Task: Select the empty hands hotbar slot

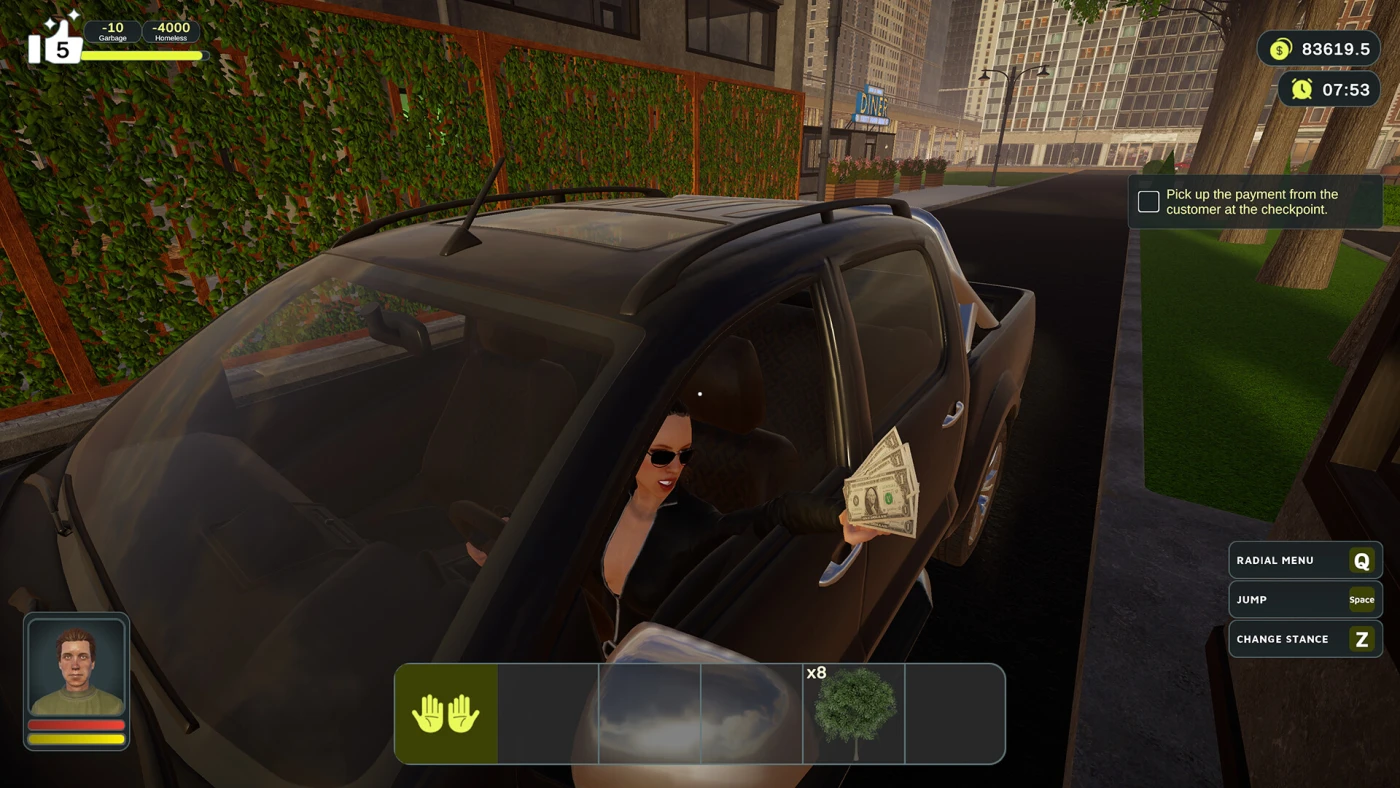Action: [x=446, y=714]
